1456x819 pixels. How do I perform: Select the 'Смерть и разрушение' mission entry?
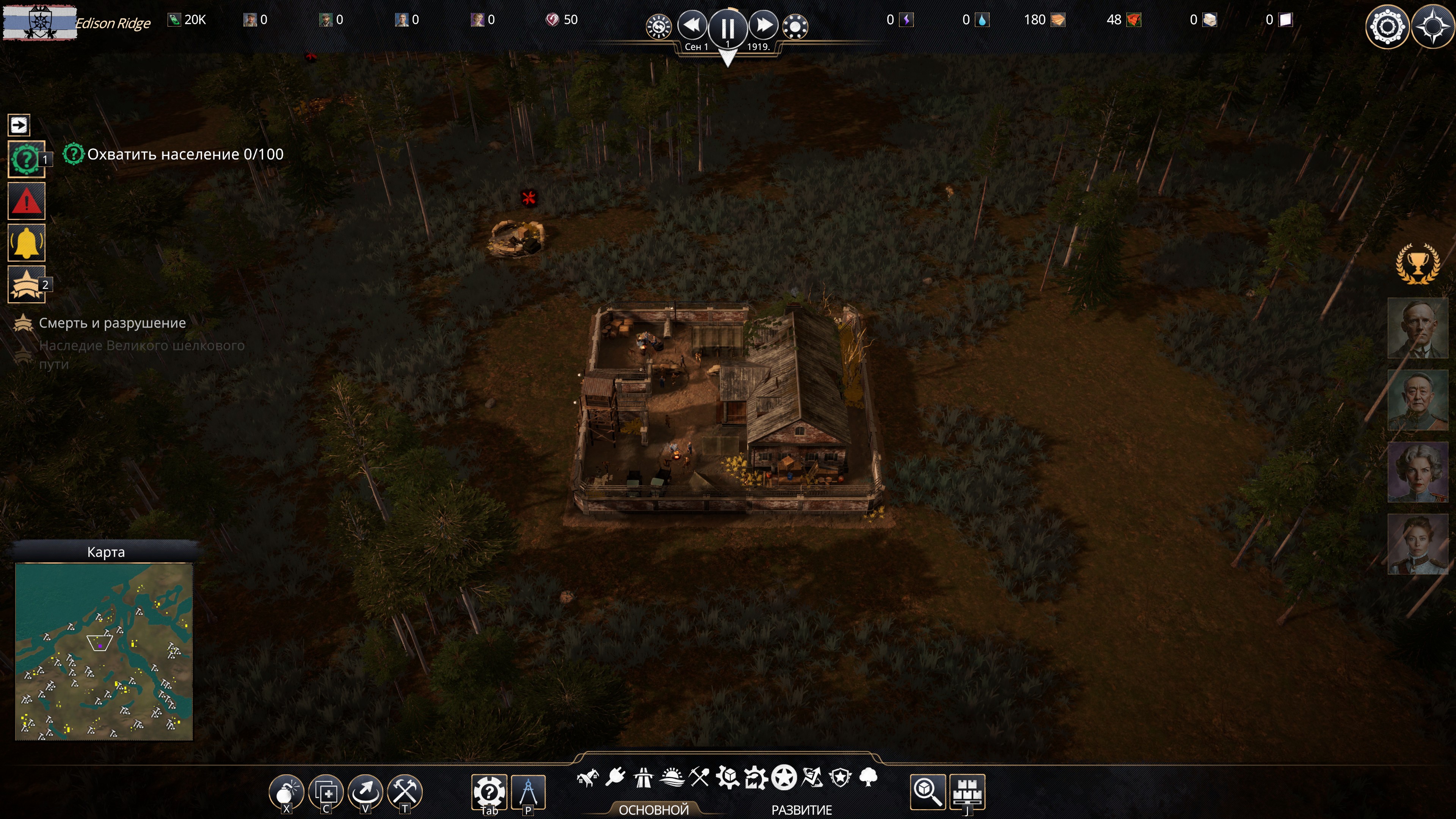112,323
